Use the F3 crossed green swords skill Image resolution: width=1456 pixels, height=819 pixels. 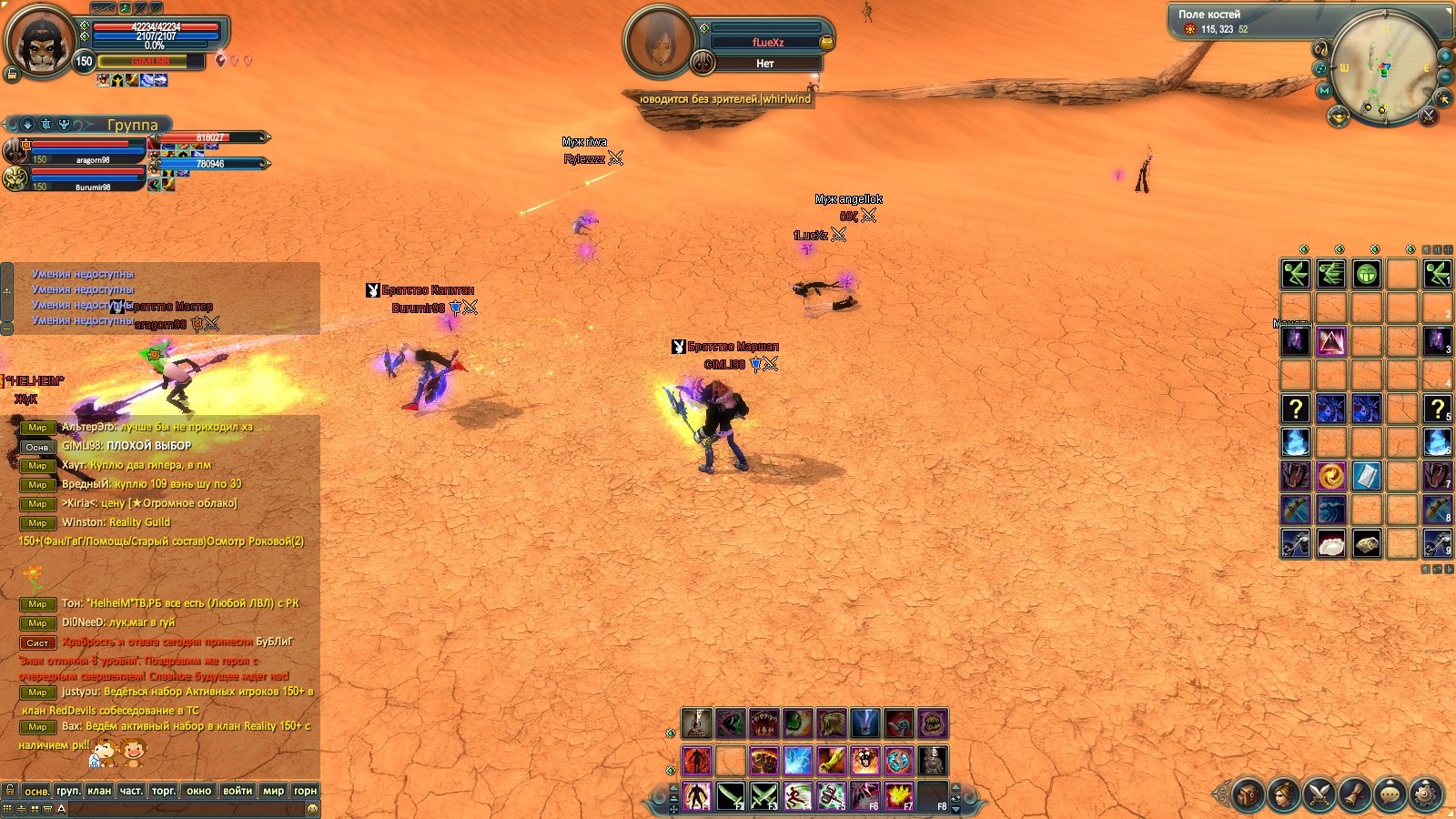pyautogui.click(x=764, y=796)
